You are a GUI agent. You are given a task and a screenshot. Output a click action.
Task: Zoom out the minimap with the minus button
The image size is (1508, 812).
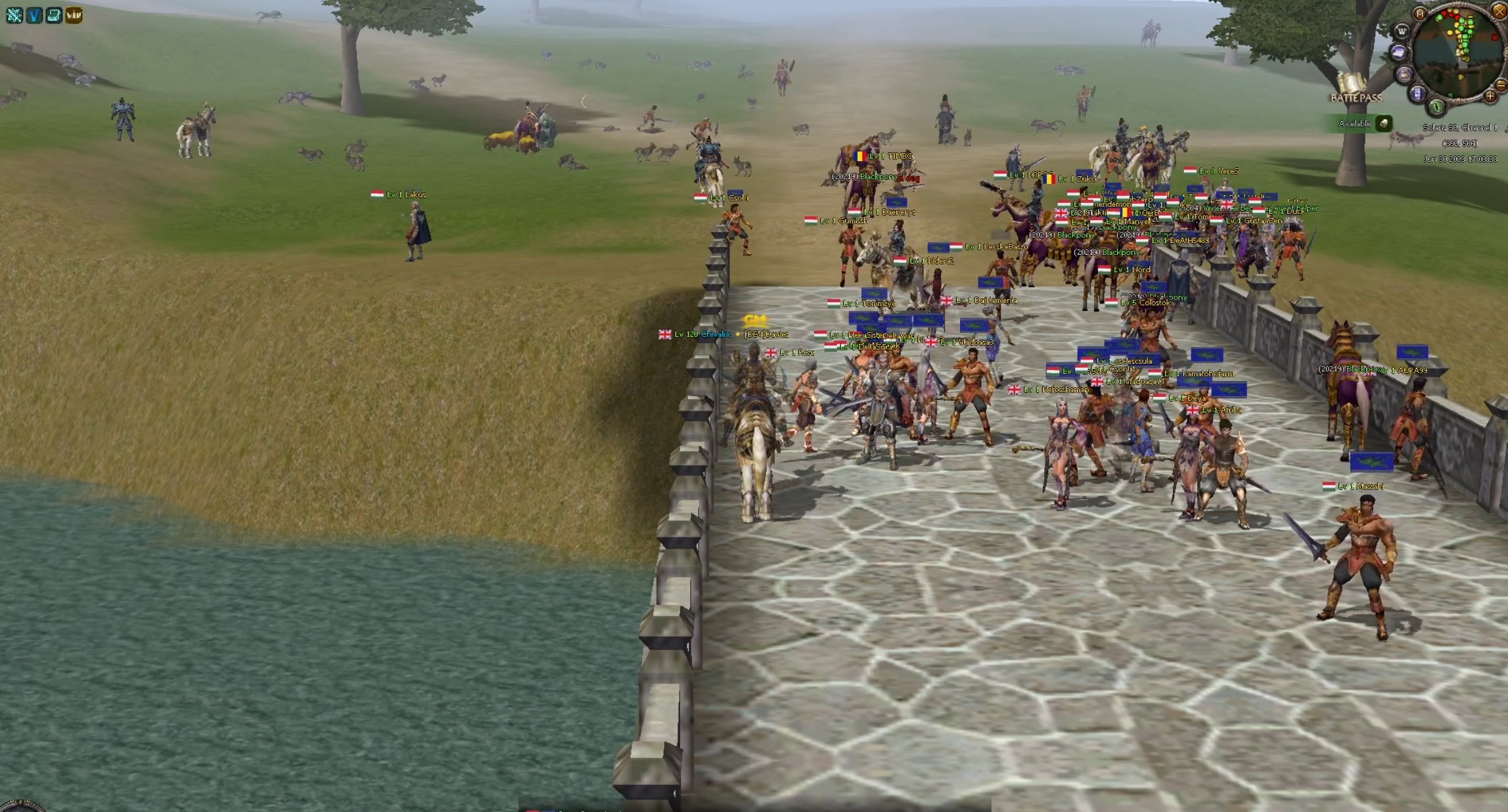pos(1501,85)
